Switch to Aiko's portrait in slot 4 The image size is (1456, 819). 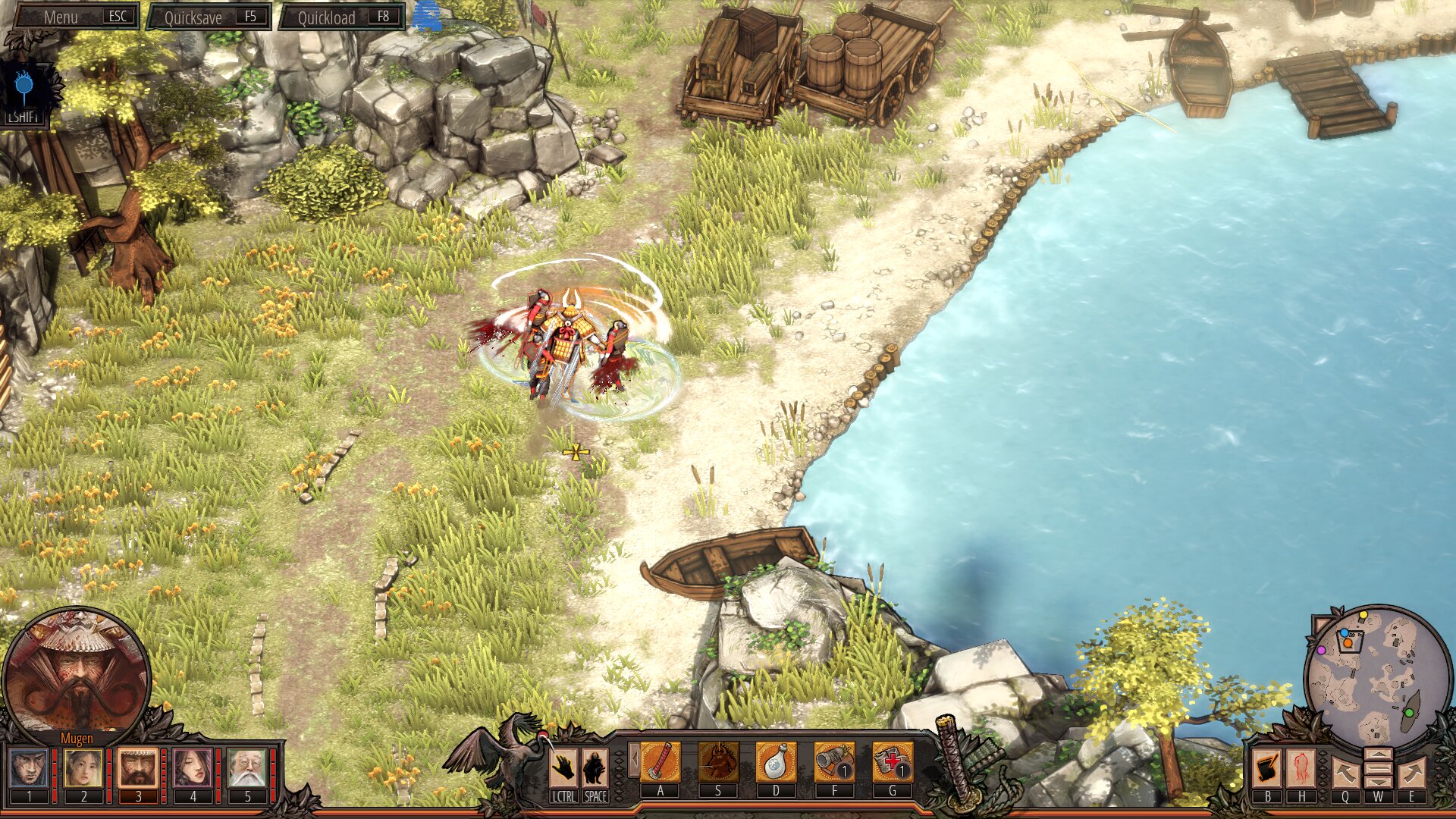tap(193, 767)
